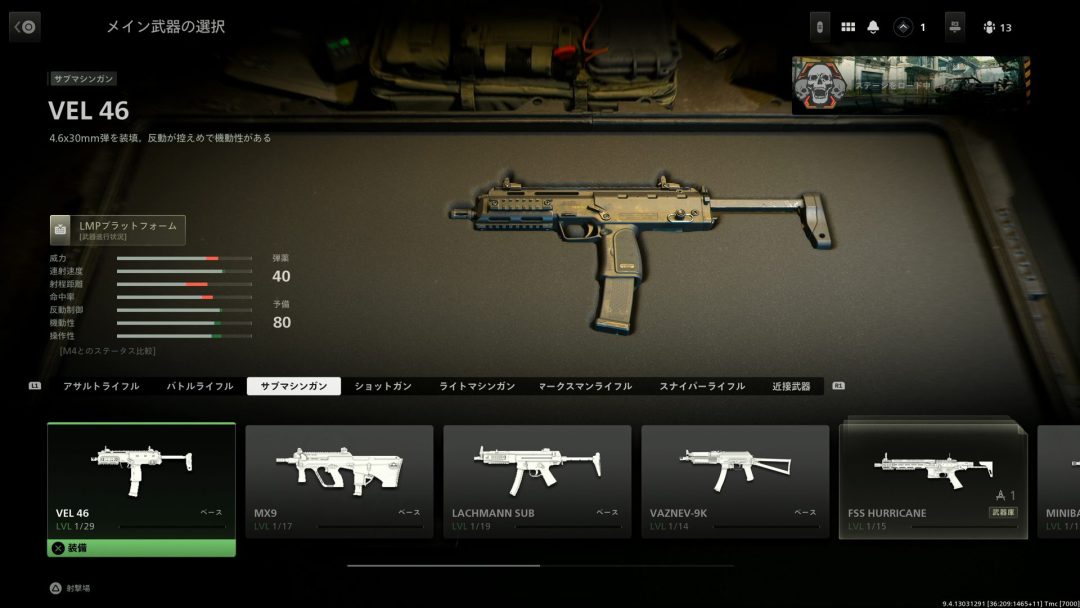Choose the MX9 weapon card
This screenshot has width=1080, height=608.
[x=339, y=481]
